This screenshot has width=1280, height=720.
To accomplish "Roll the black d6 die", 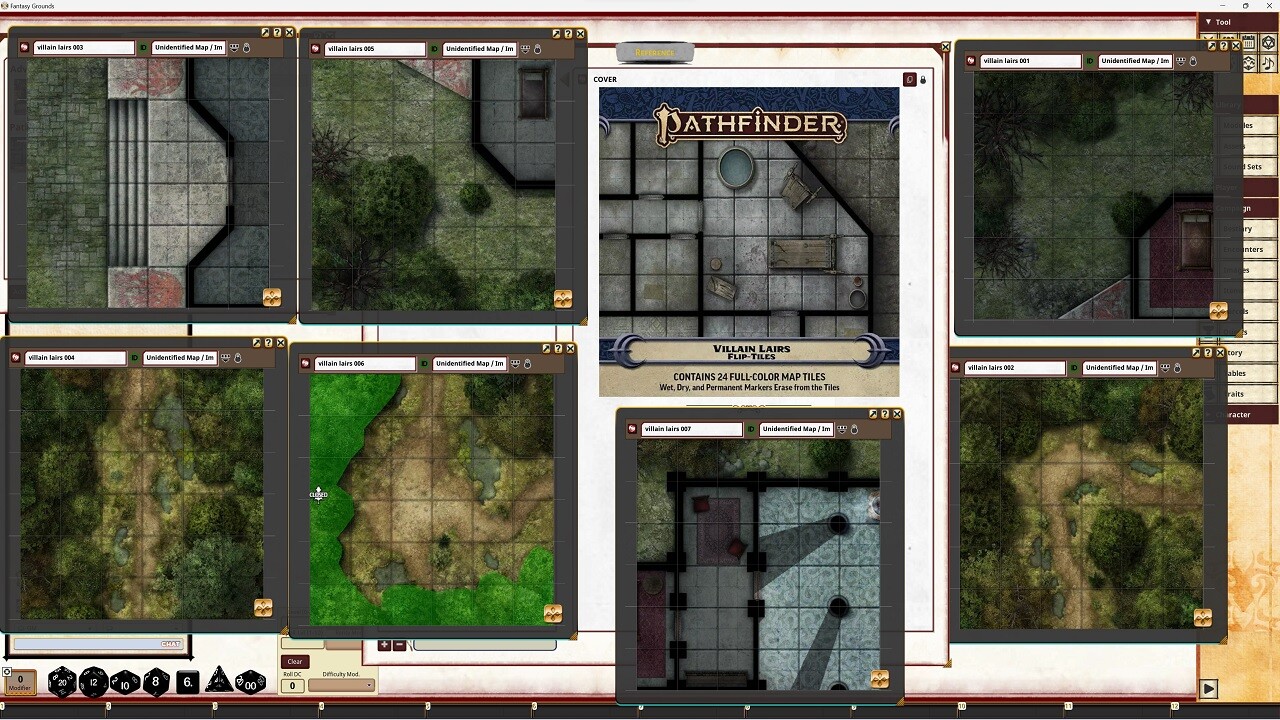I will (x=189, y=681).
